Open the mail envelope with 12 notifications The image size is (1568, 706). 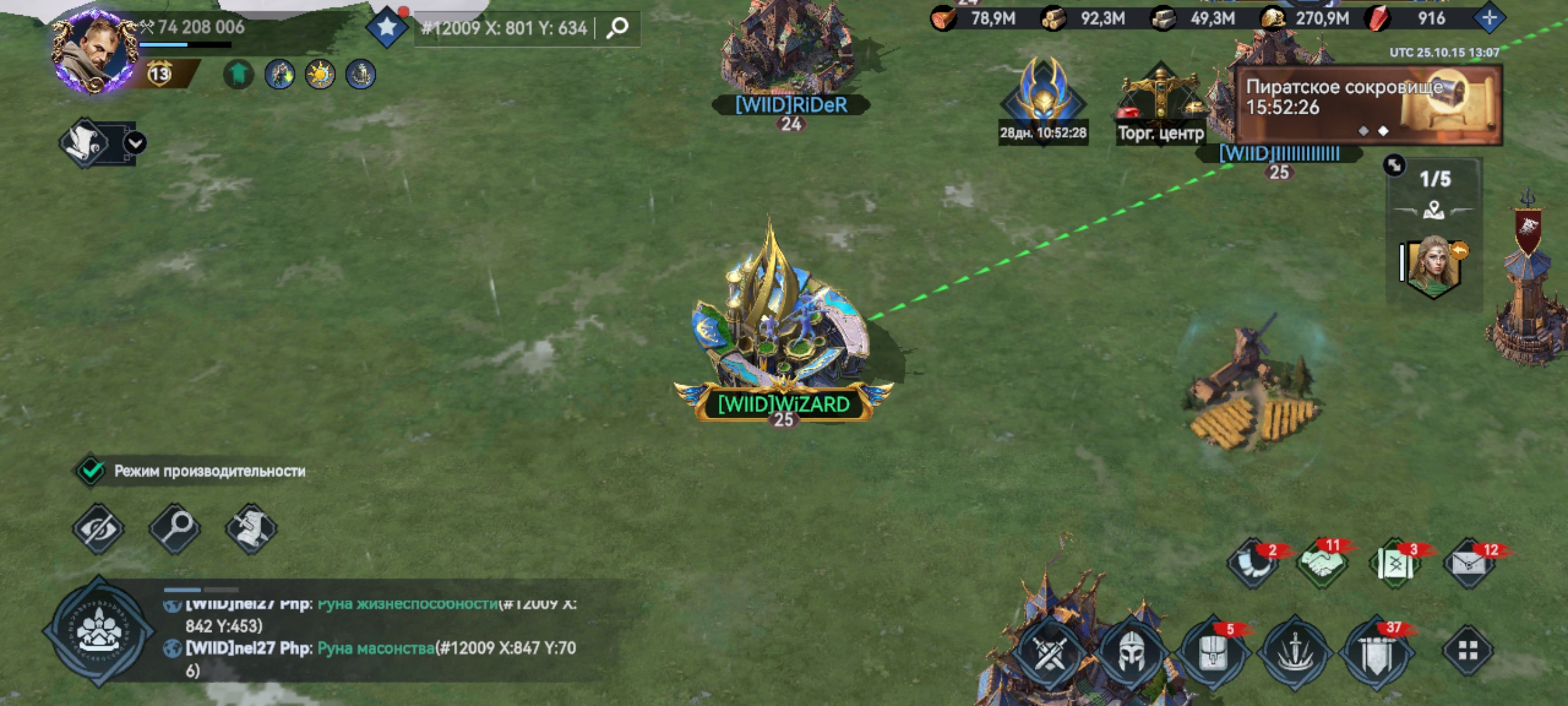[x=1469, y=563]
